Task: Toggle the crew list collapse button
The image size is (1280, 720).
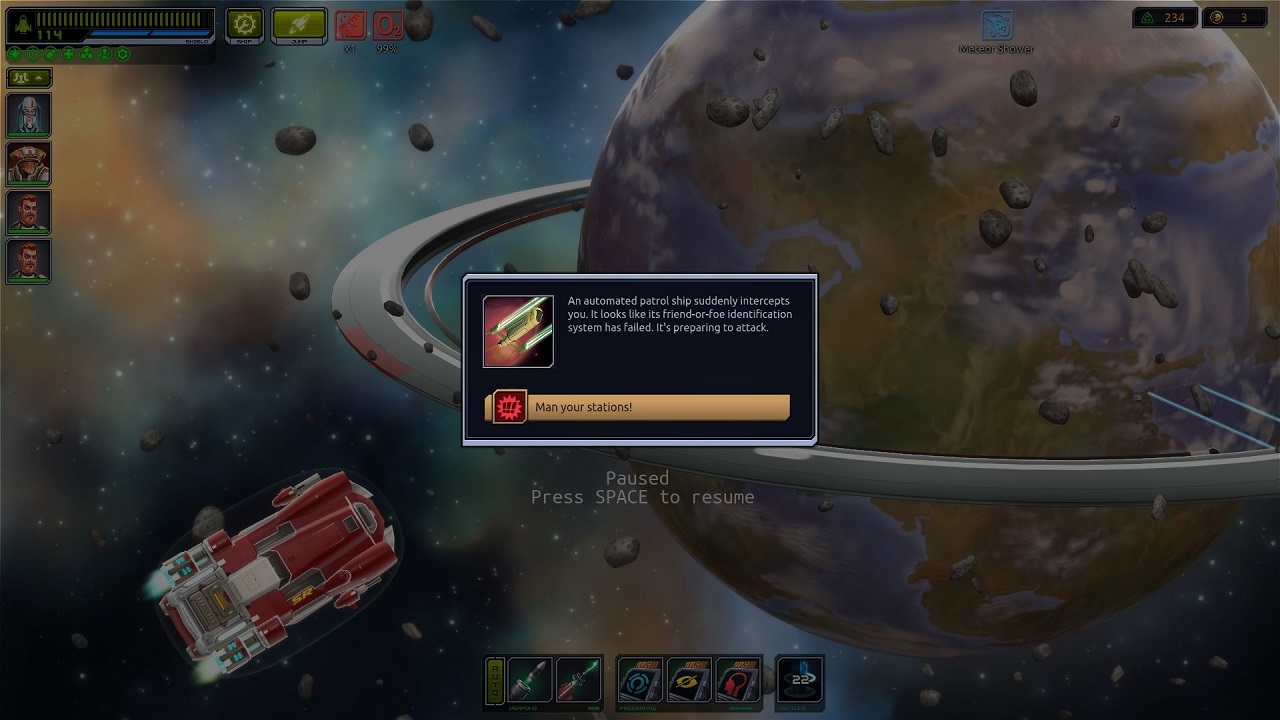Action: pos(29,77)
